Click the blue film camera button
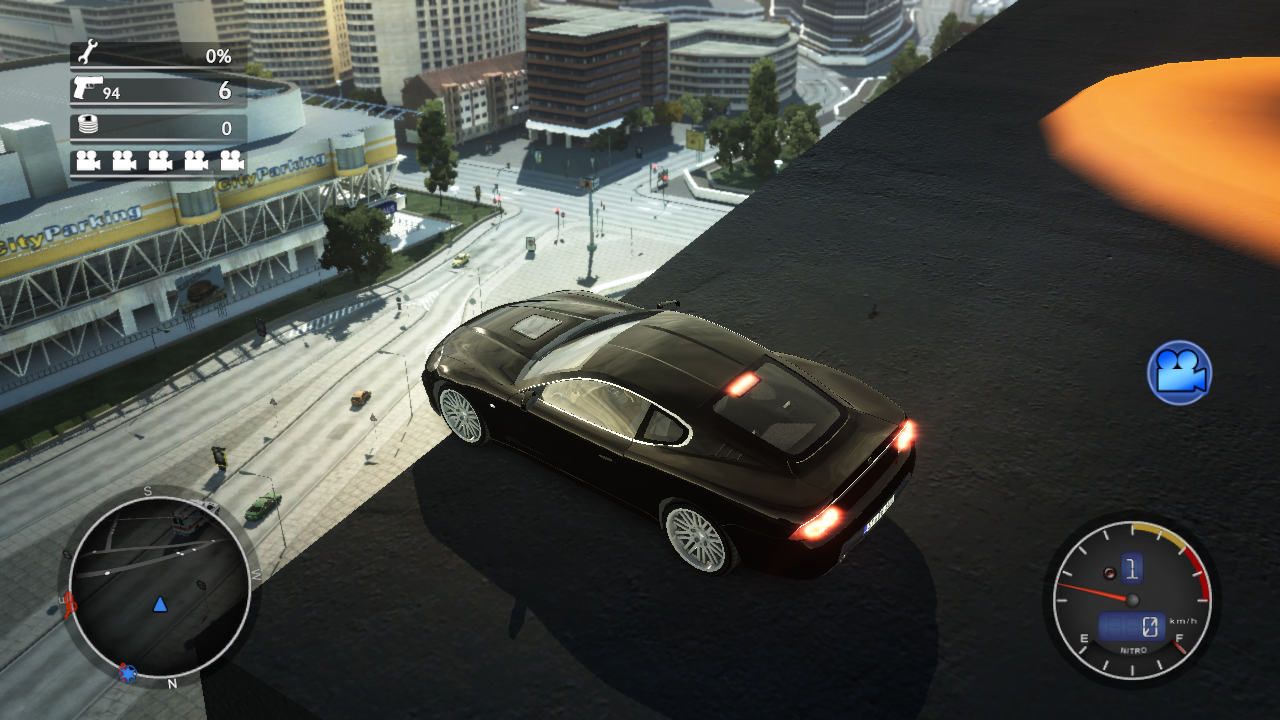This screenshot has height=720, width=1280. [1180, 373]
